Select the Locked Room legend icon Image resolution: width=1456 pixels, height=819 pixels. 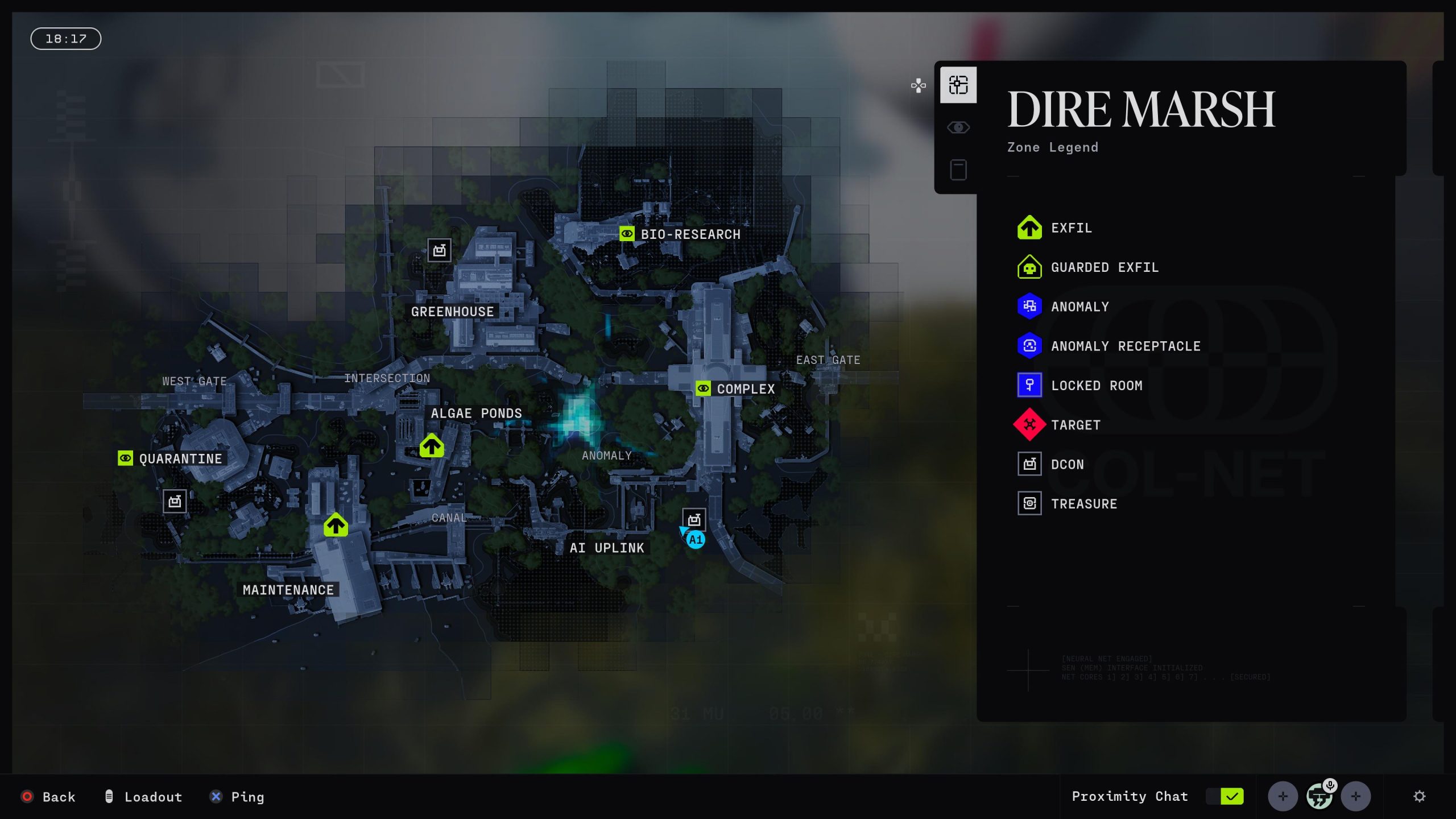click(1029, 385)
